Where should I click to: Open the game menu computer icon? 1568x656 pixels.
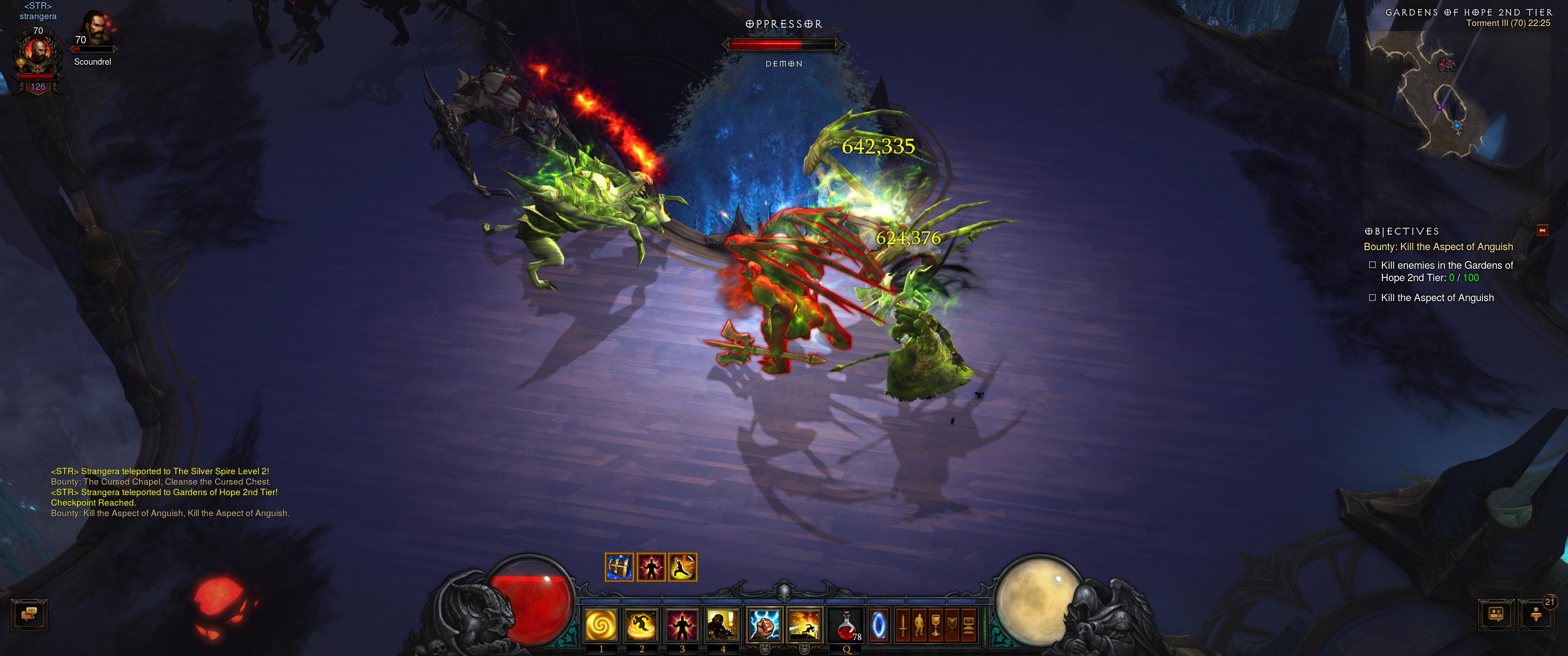point(969,625)
